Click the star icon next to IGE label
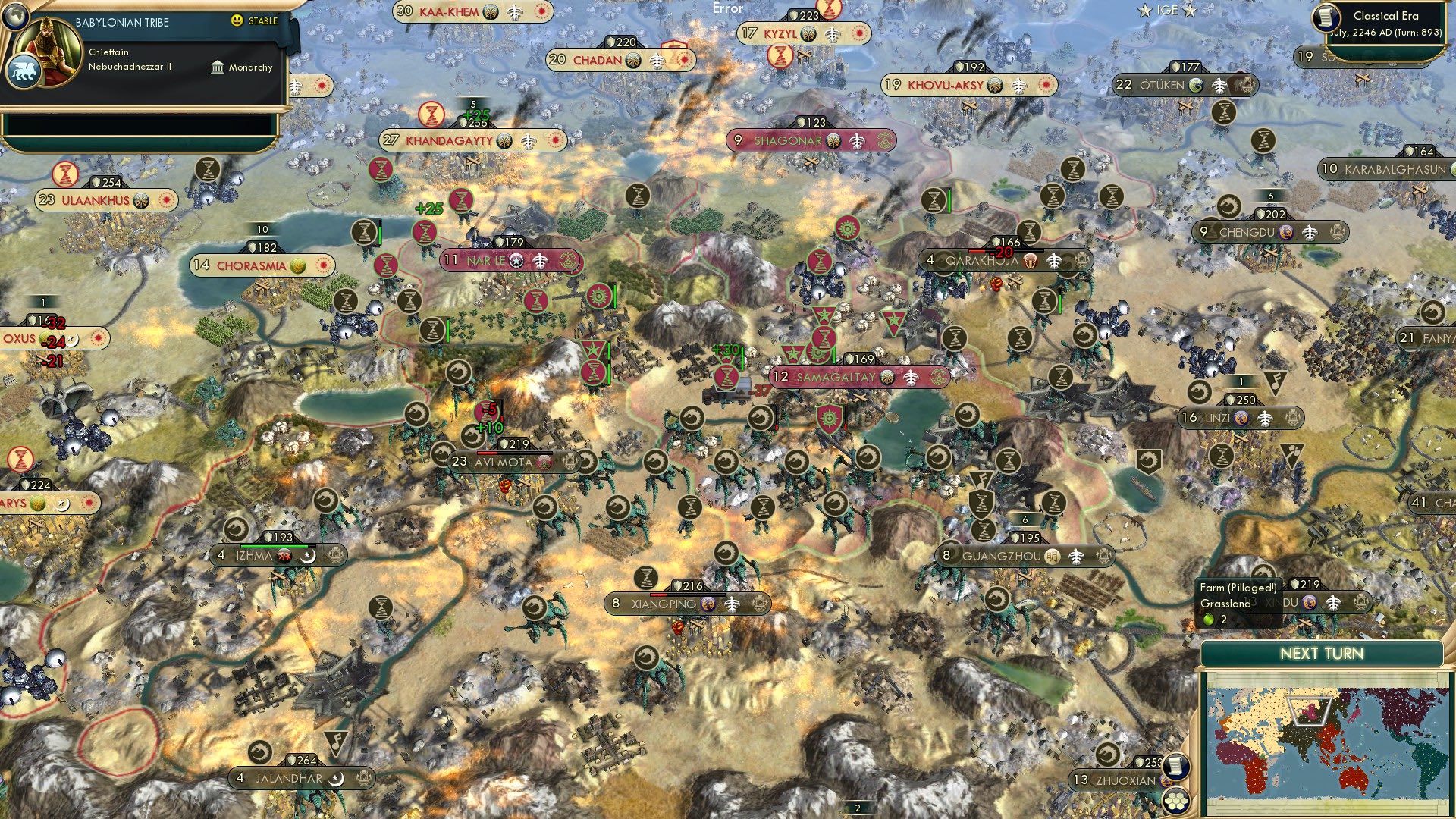Screen dimensions: 1456x819 1143,11
